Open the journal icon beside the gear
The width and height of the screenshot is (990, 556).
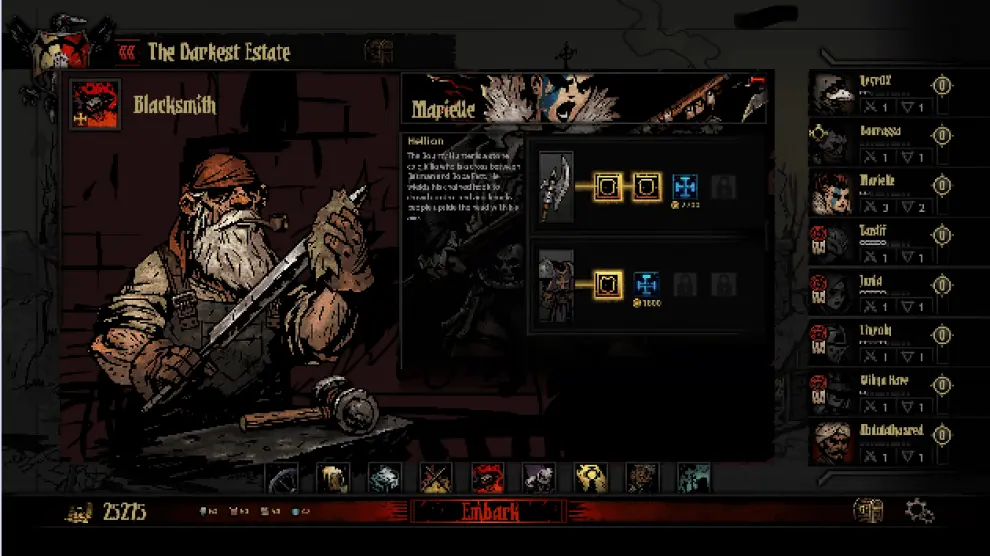click(868, 511)
